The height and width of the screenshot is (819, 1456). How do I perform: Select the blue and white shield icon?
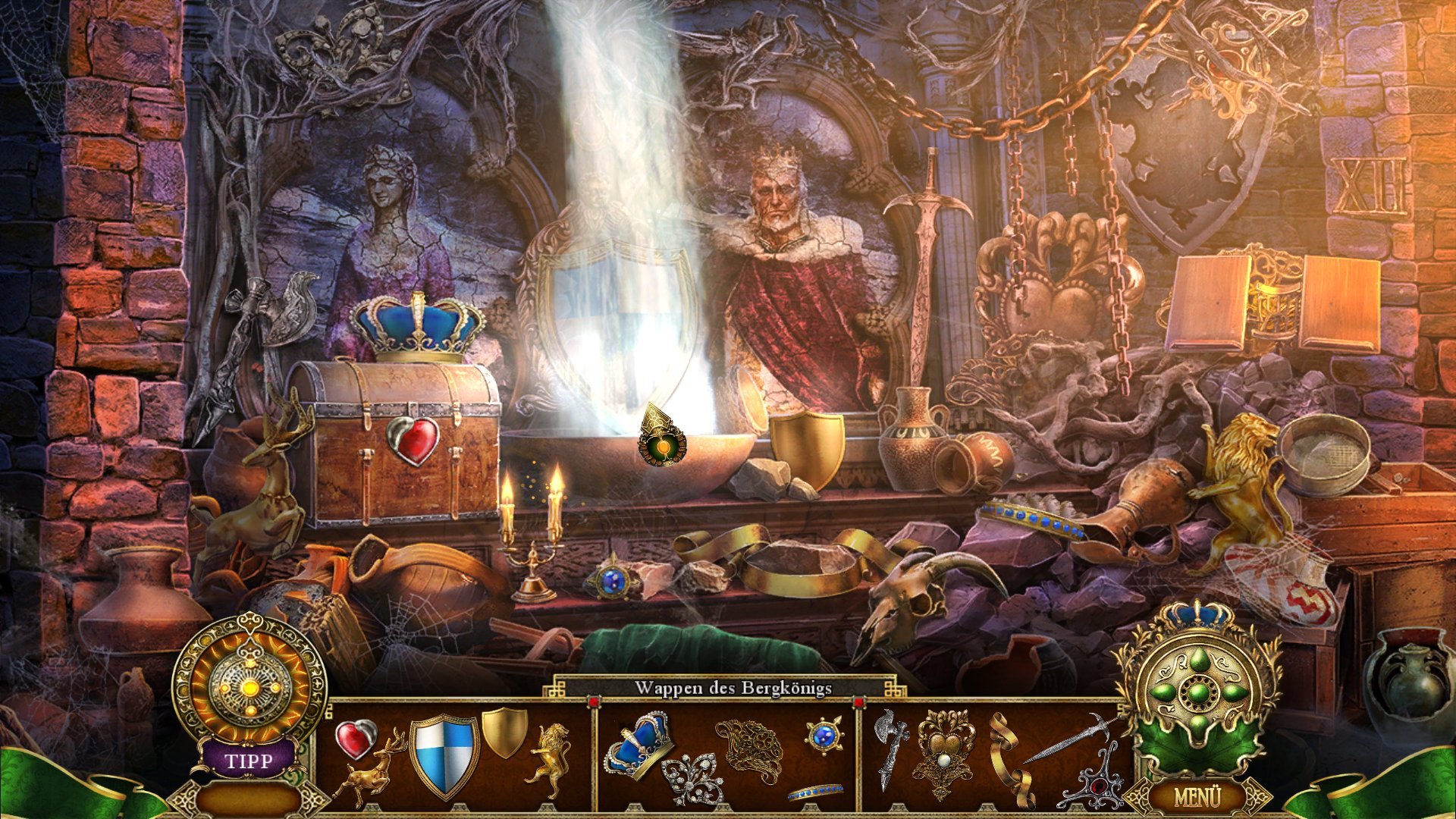444,755
